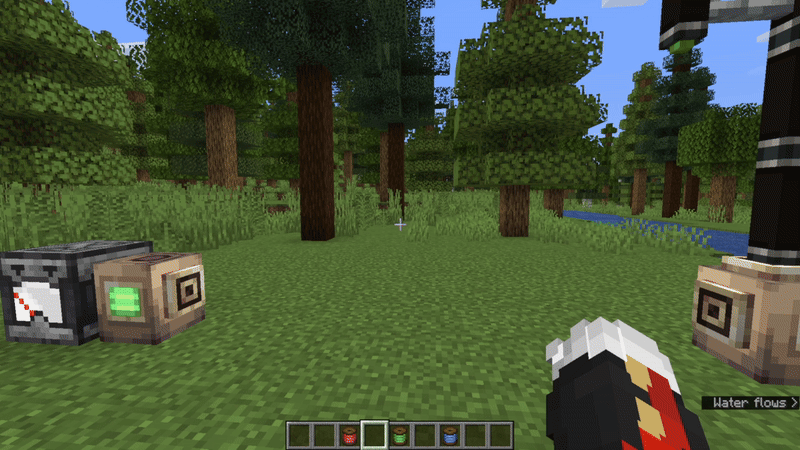
Task: Select the green wire spool hotbar slot
Action: tap(399, 435)
